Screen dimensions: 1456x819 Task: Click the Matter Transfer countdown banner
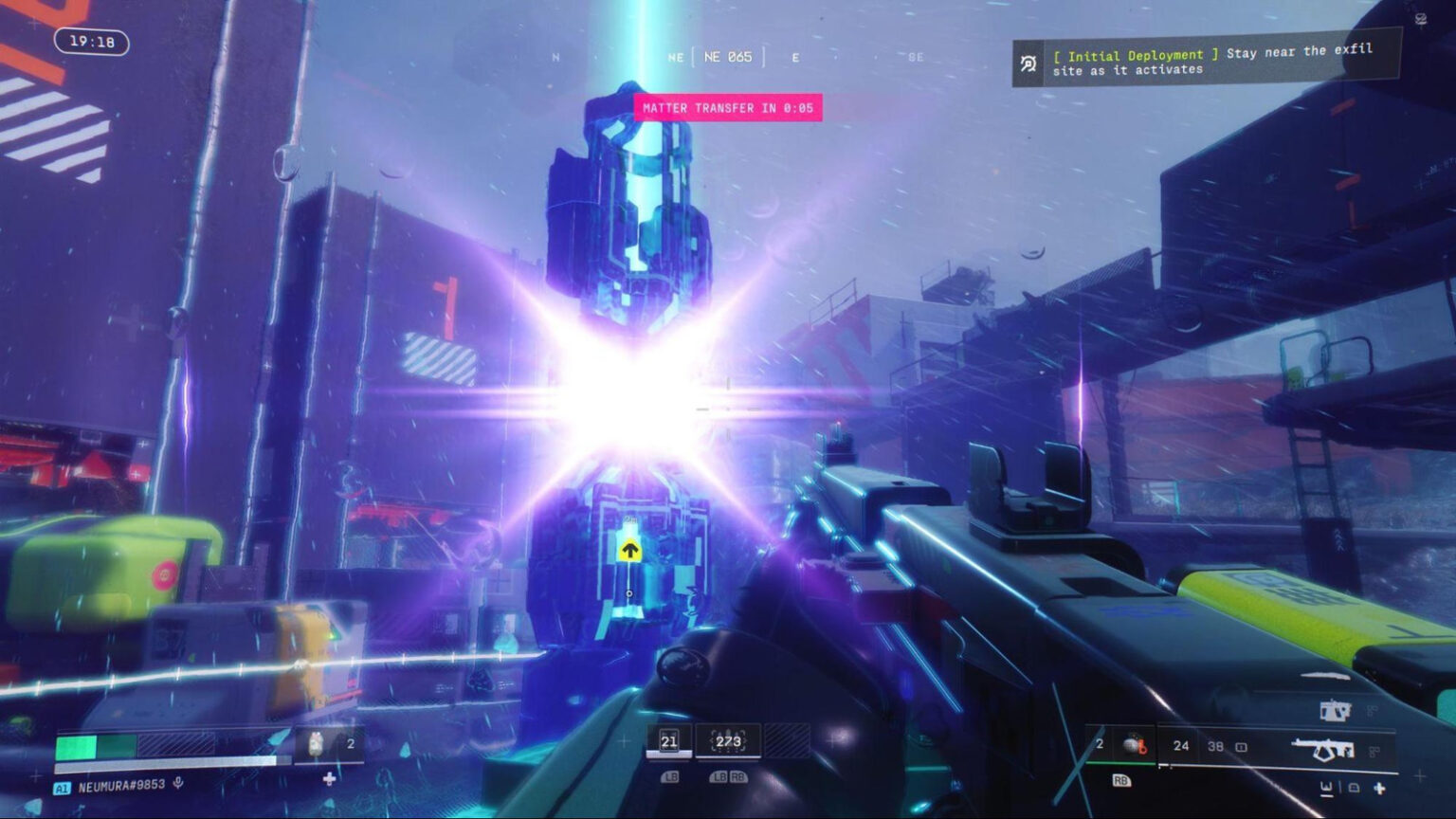click(x=728, y=108)
